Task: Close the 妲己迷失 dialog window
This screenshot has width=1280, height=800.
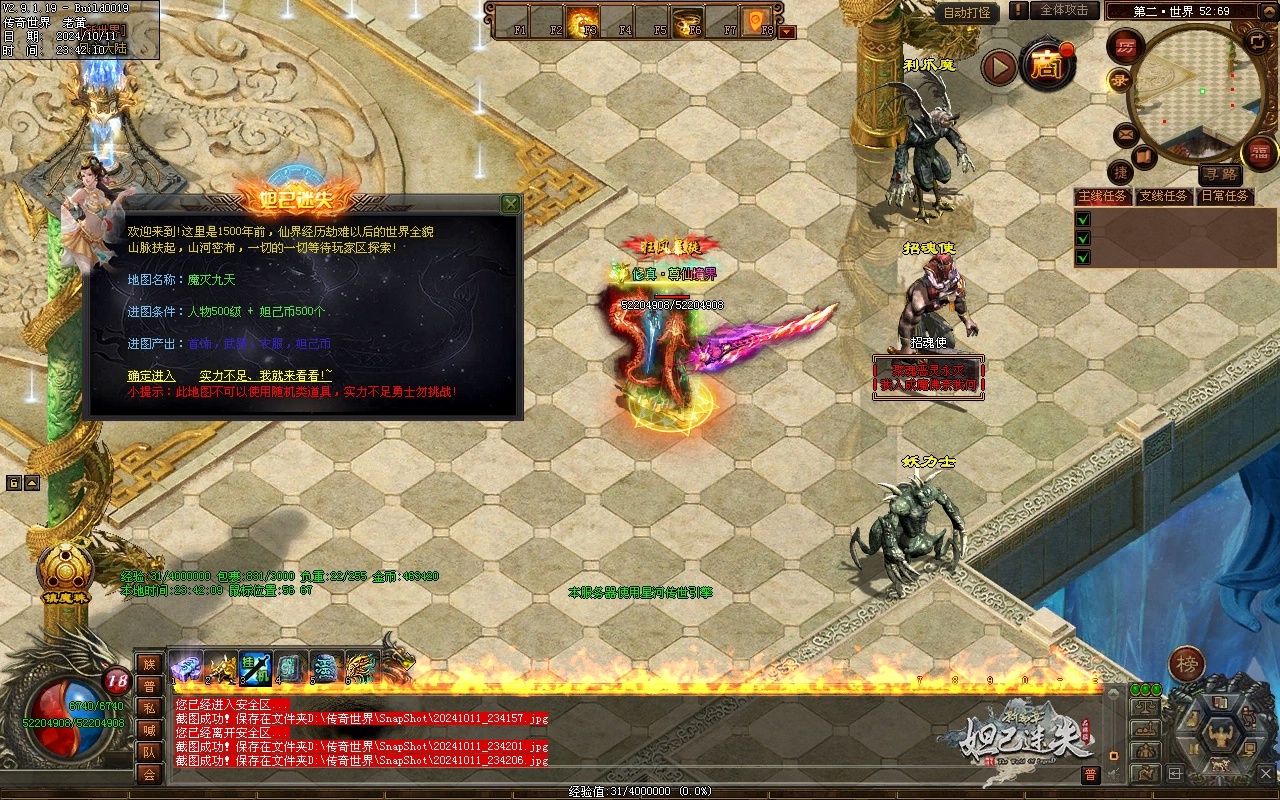Action: 511,204
